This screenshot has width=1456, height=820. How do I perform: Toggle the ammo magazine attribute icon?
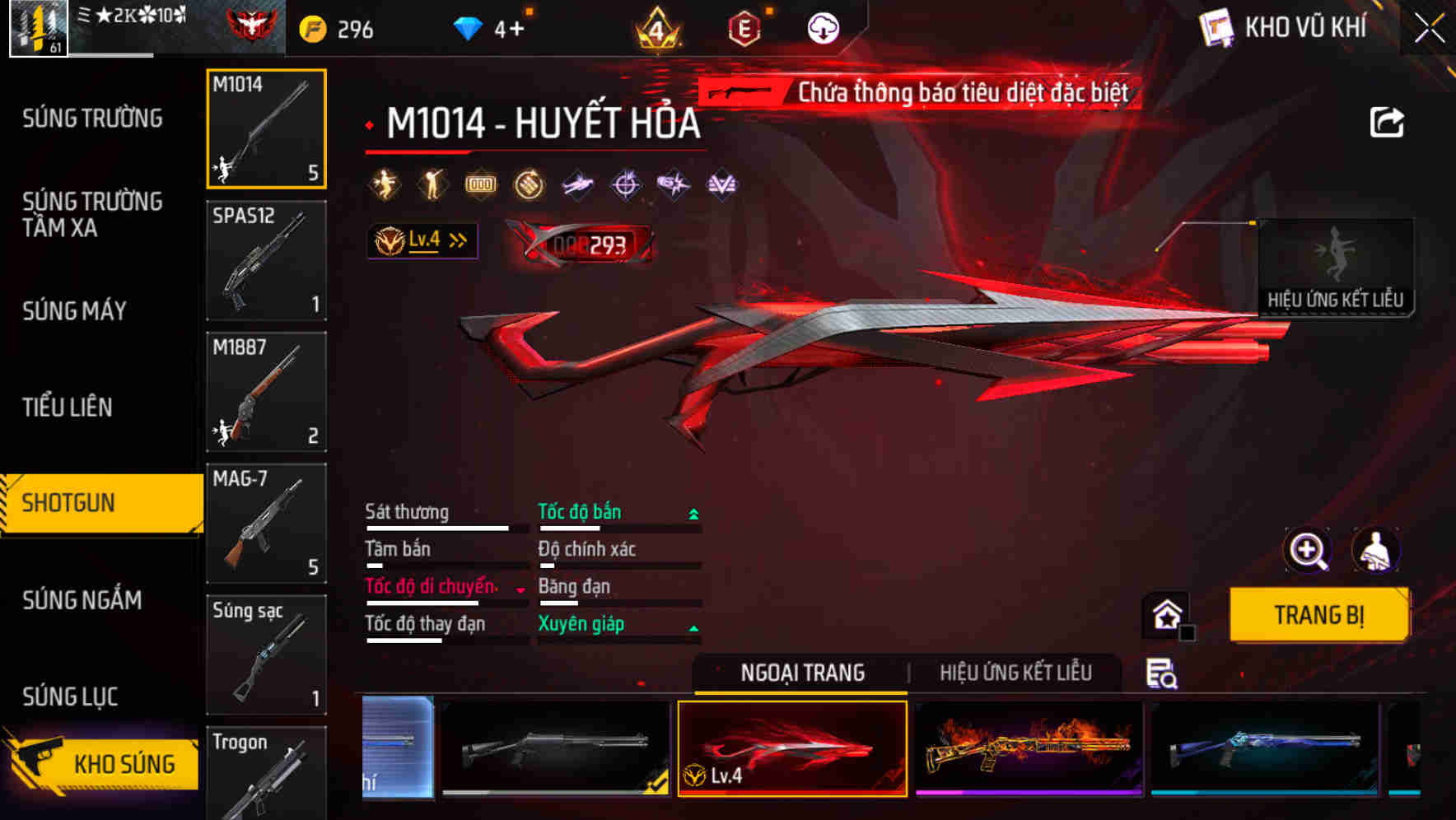(480, 184)
